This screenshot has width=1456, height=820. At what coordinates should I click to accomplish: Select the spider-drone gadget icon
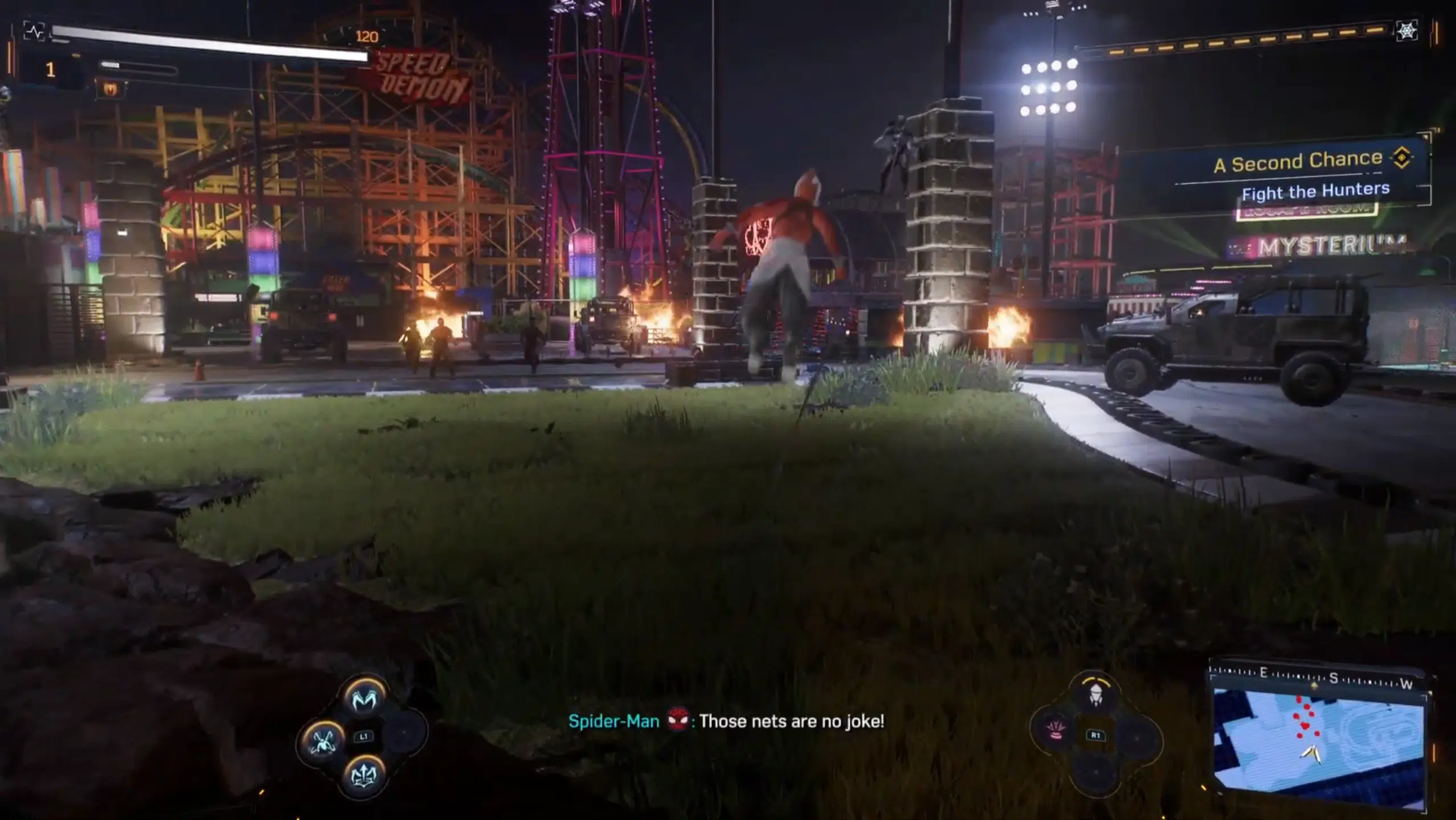(323, 742)
